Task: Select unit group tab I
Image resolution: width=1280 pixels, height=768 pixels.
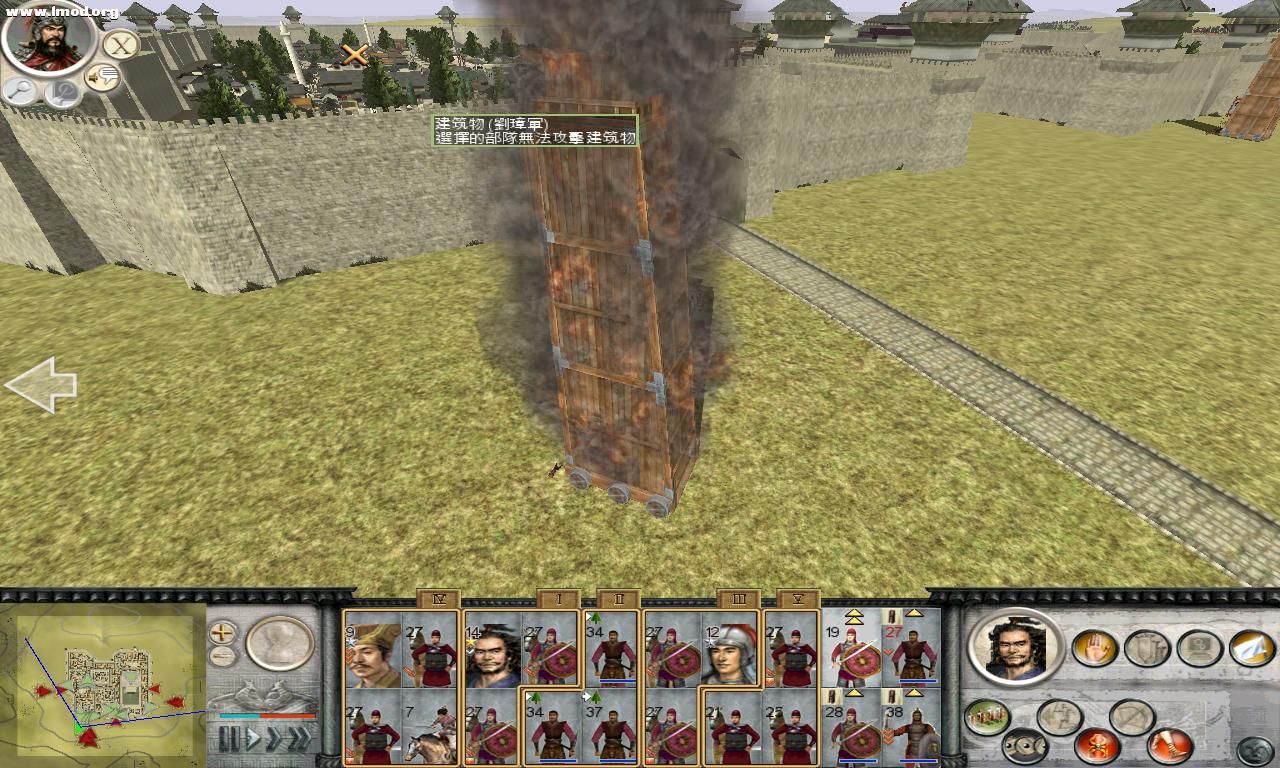Action: [x=558, y=599]
